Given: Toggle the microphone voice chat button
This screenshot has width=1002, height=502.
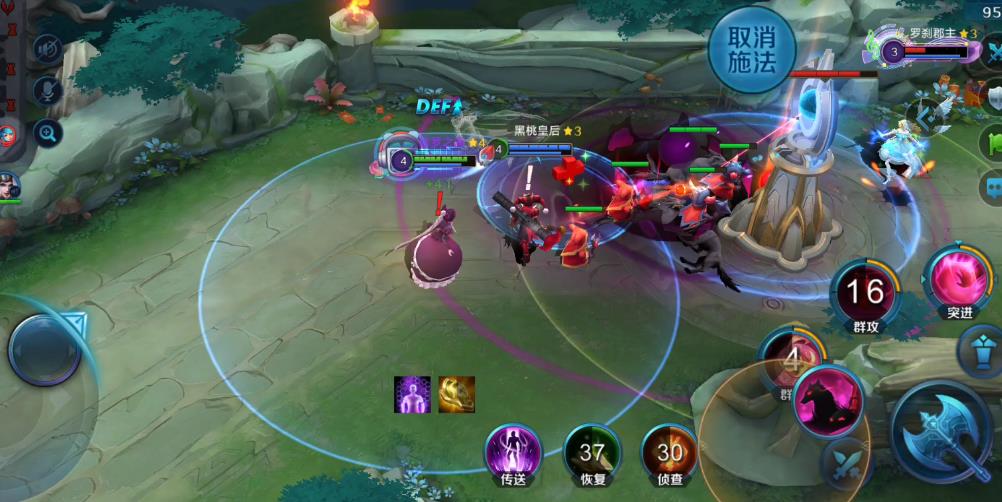Looking at the screenshot, I should (x=47, y=91).
